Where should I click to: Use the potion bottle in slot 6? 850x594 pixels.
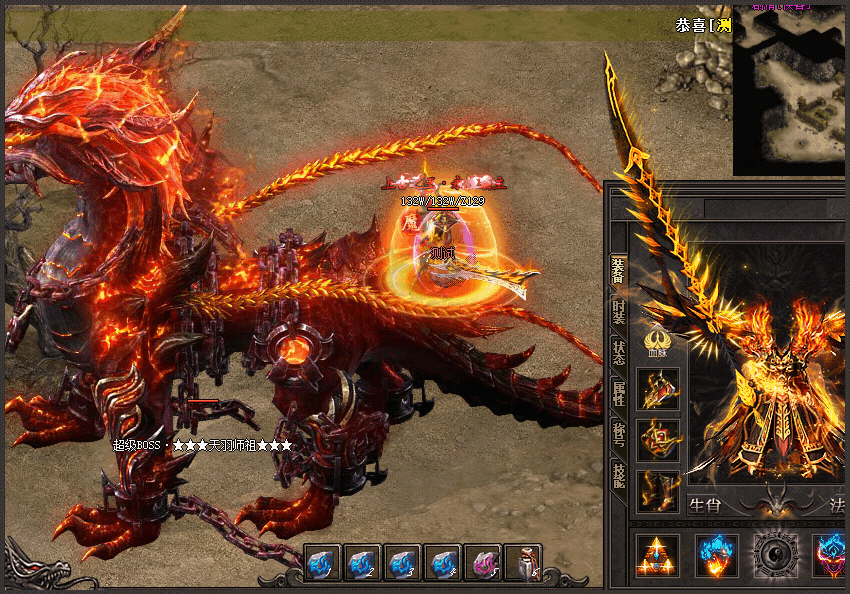522,564
